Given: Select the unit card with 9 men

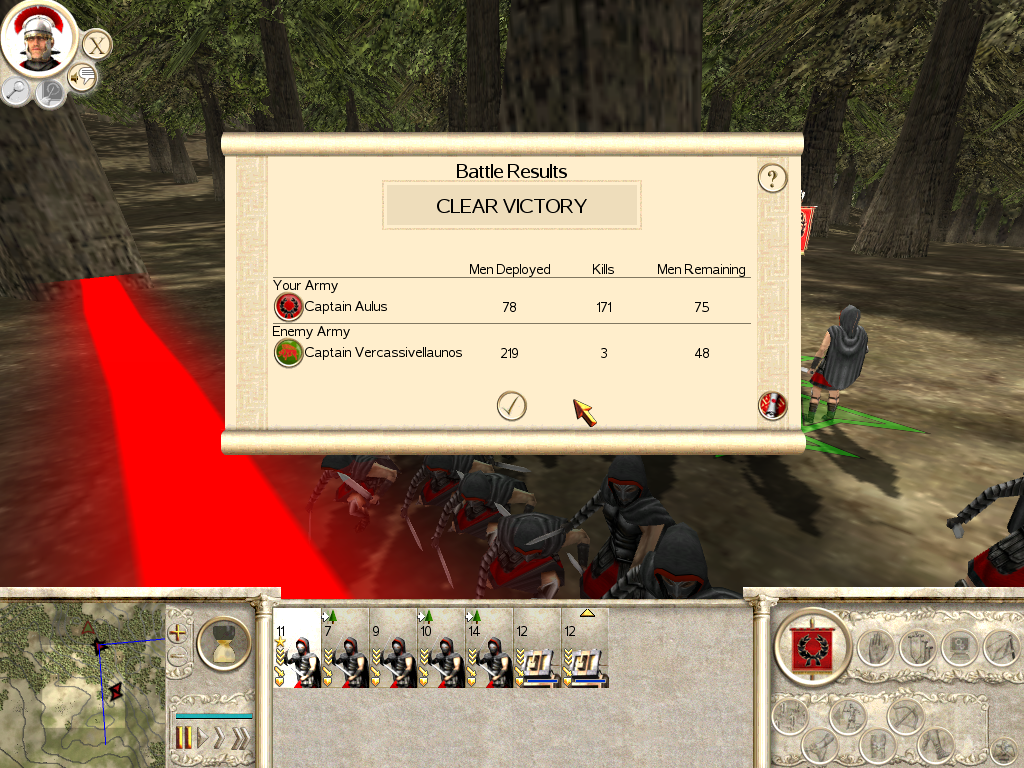Looking at the screenshot, I should [393, 648].
